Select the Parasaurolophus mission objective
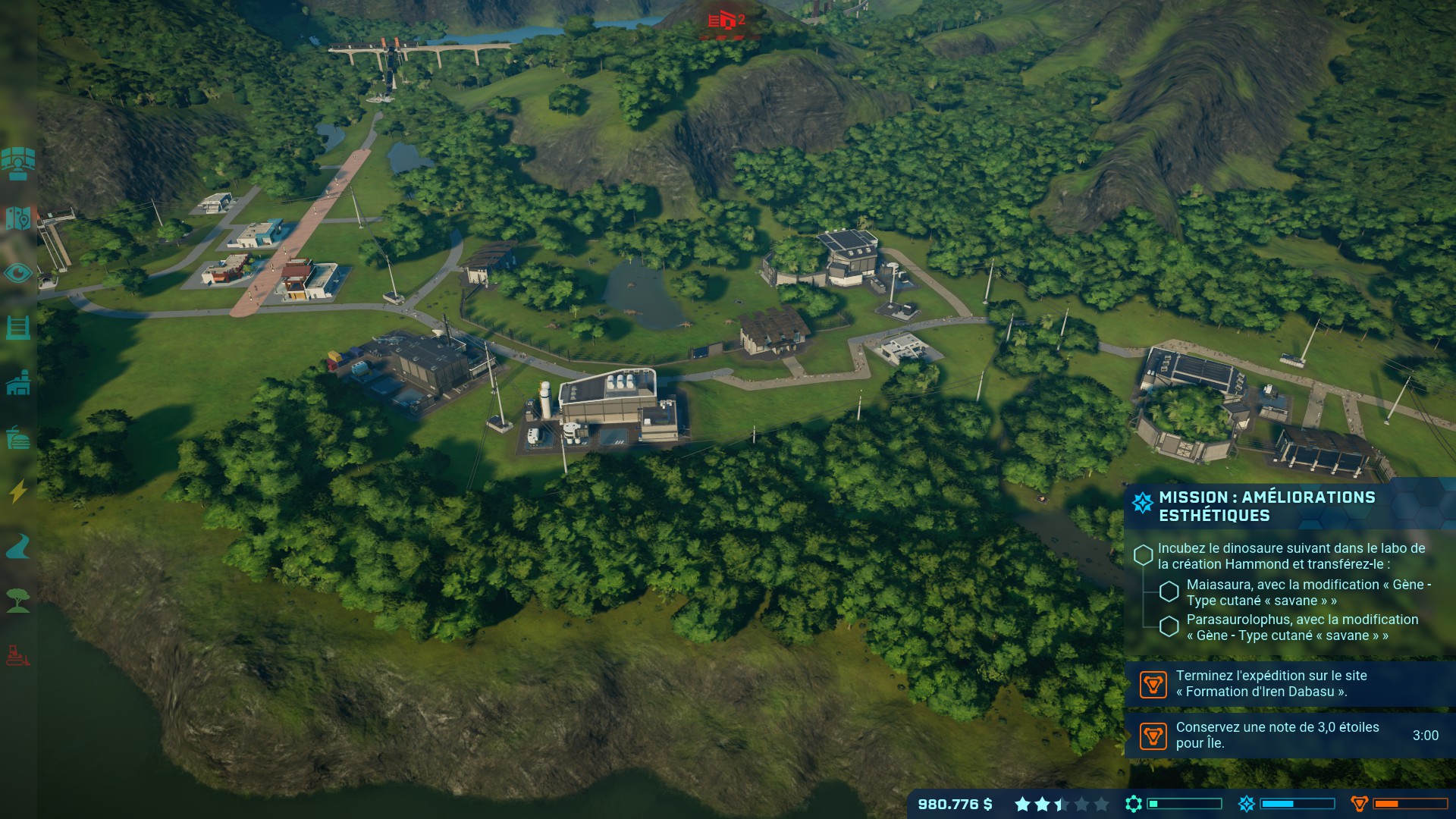The height and width of the screenshot is (819, 1456). pos(1301,627)
